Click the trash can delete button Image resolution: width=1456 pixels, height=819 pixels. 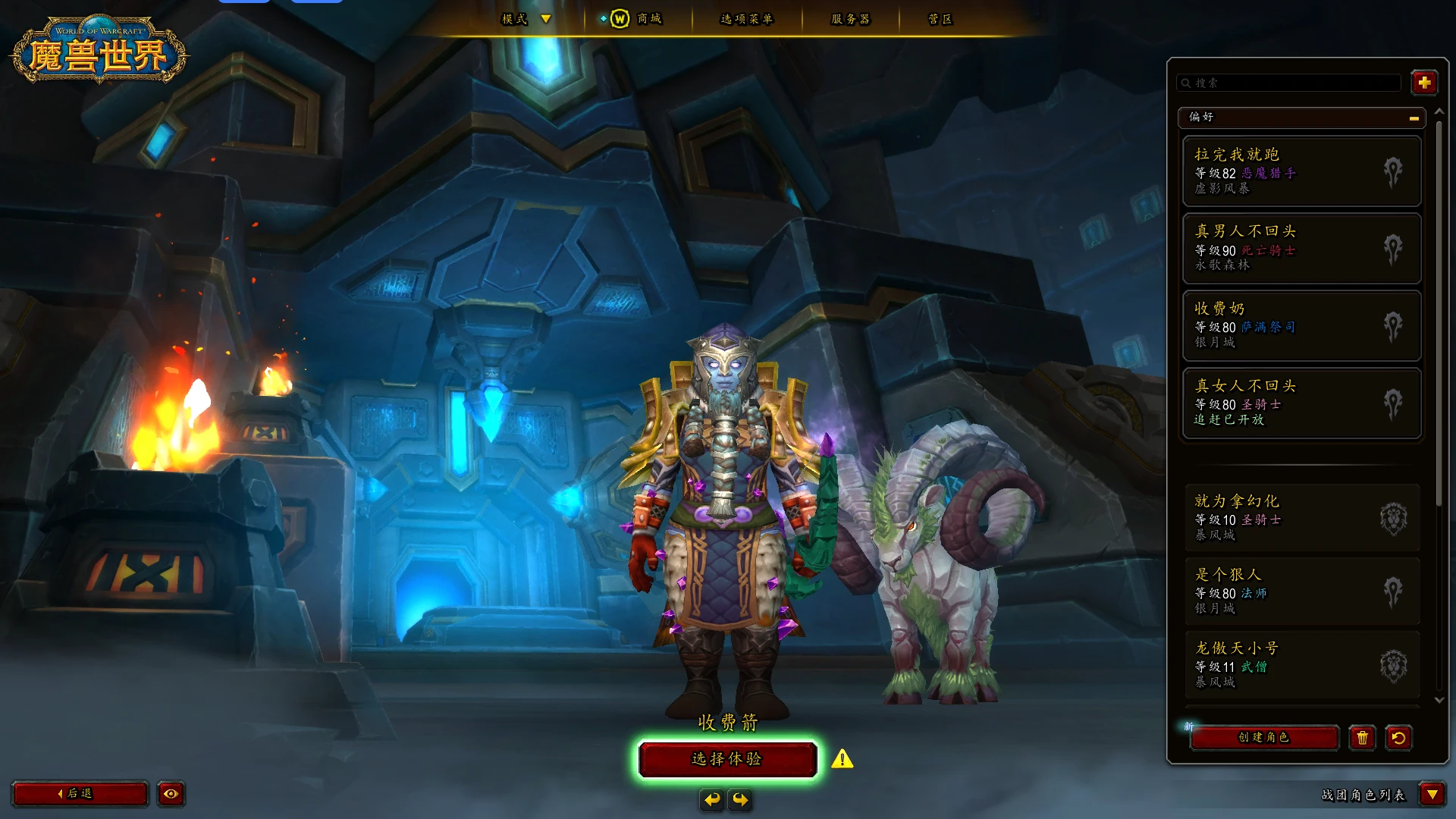tap(1362, 738)
